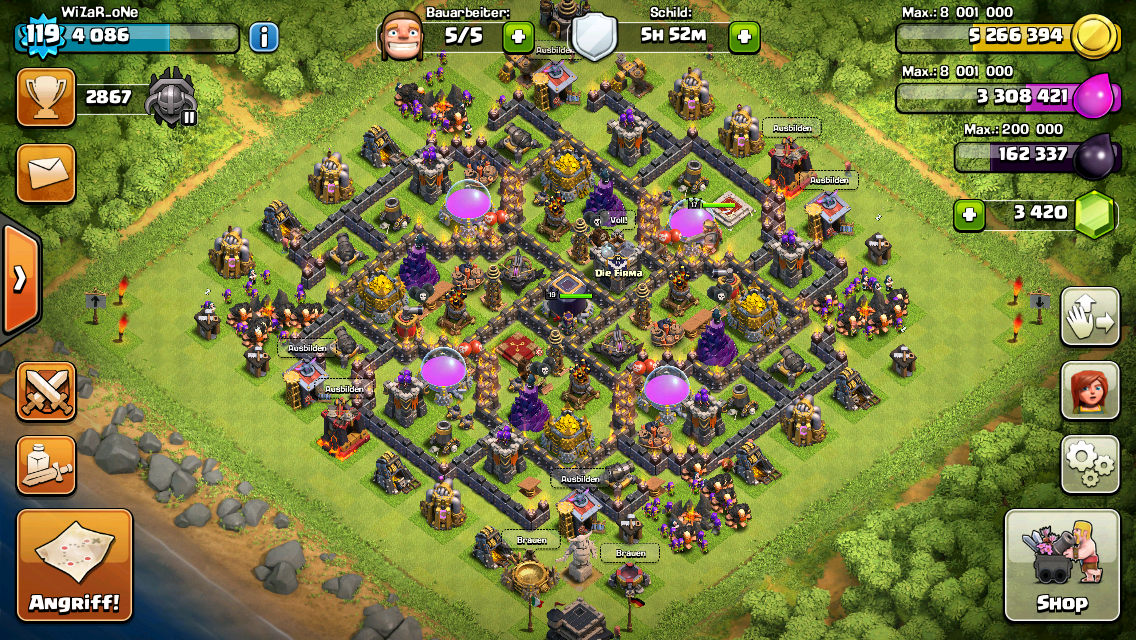
Task: Activate the village layout edit hand button
Action: click(1089, 316)
